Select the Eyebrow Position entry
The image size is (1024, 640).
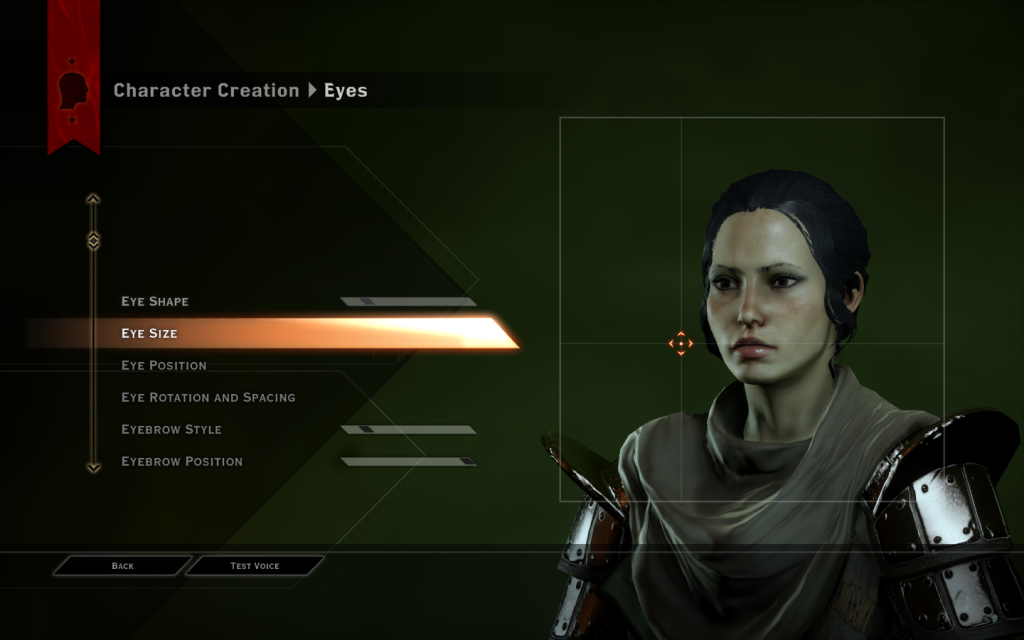tap(181, 461)
